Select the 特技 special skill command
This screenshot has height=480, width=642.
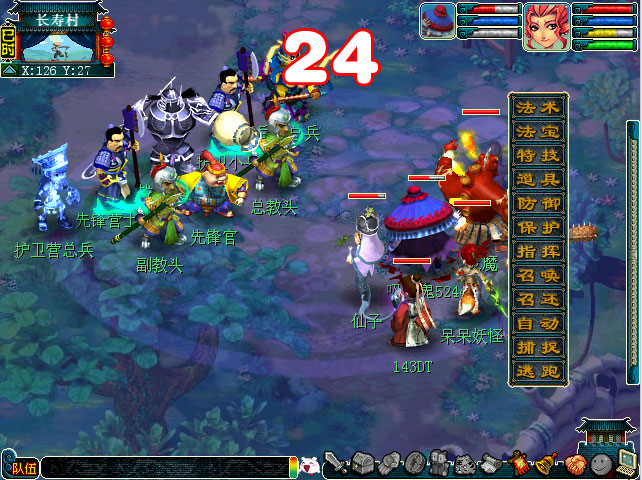(x=539, y=155)
